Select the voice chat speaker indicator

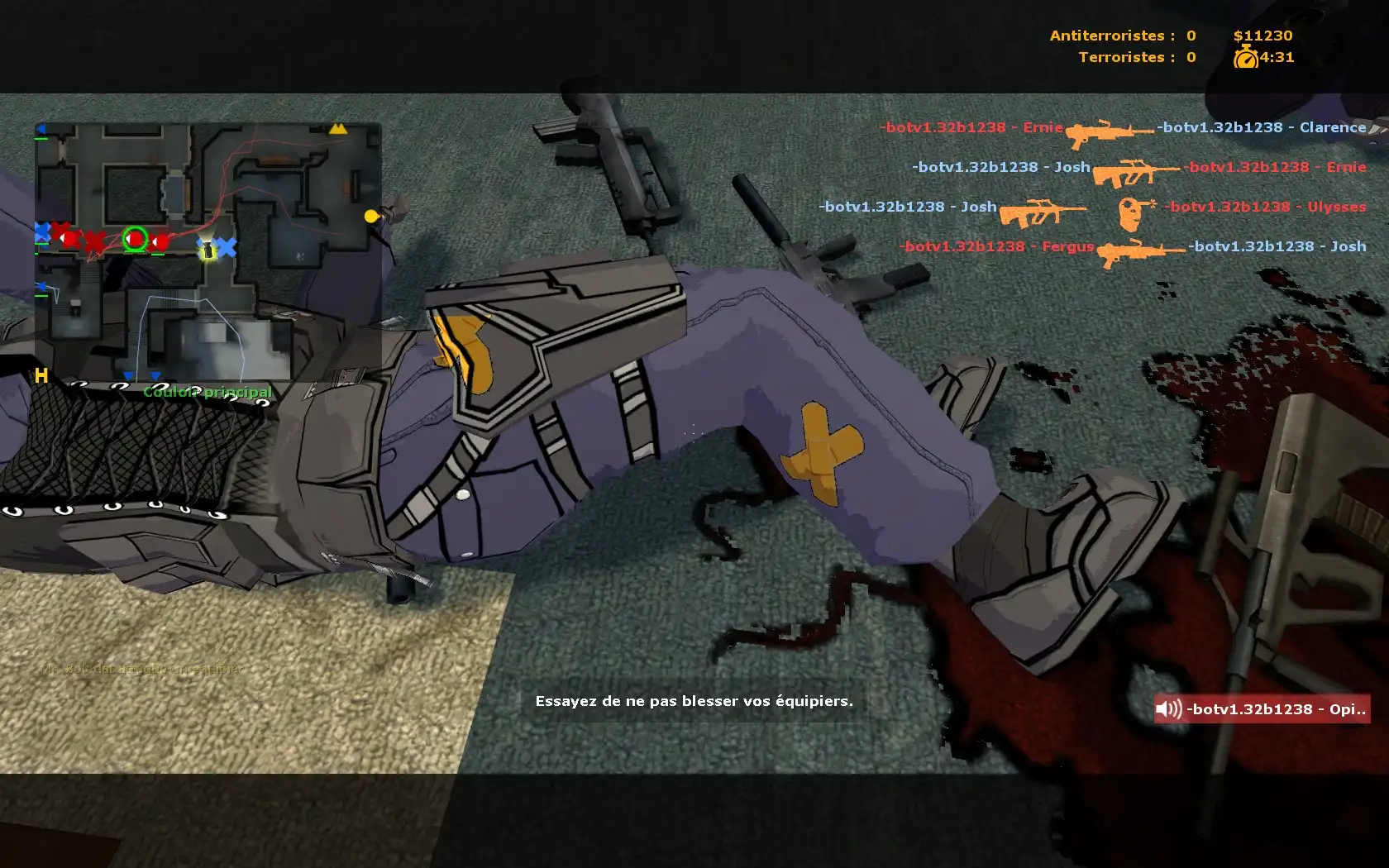[x=1168, y=709]
